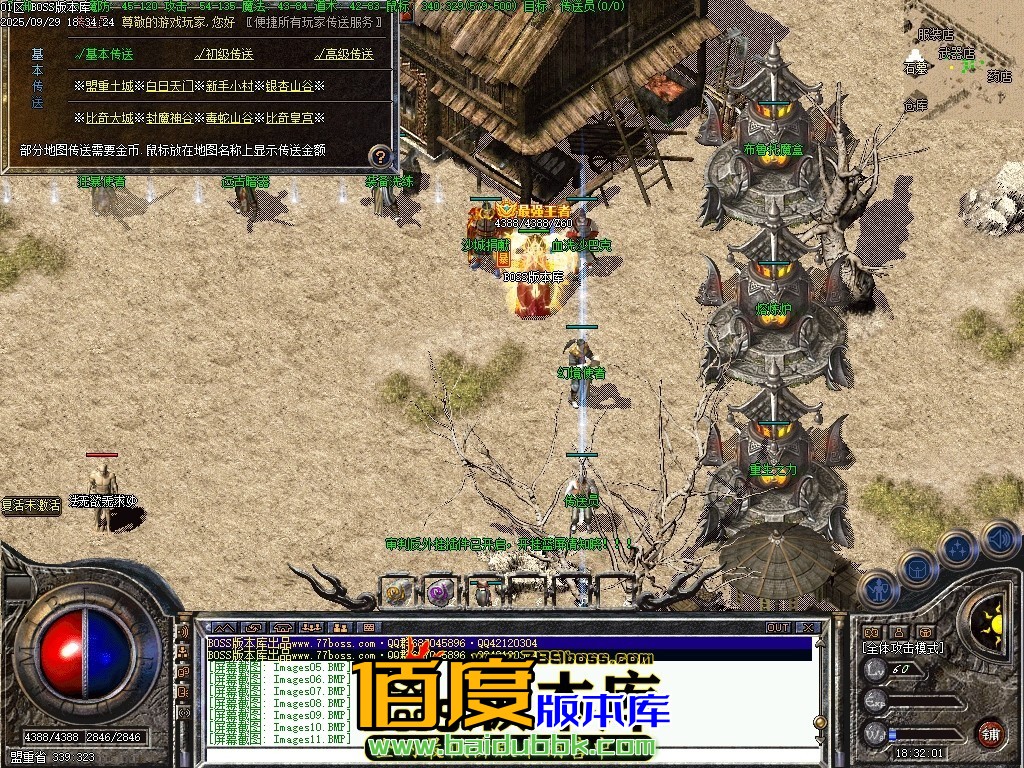Open the shop with the red 铺 button
Image resolution: width=1024 pixels, height=768 pixels.
(x=990, y=733)
